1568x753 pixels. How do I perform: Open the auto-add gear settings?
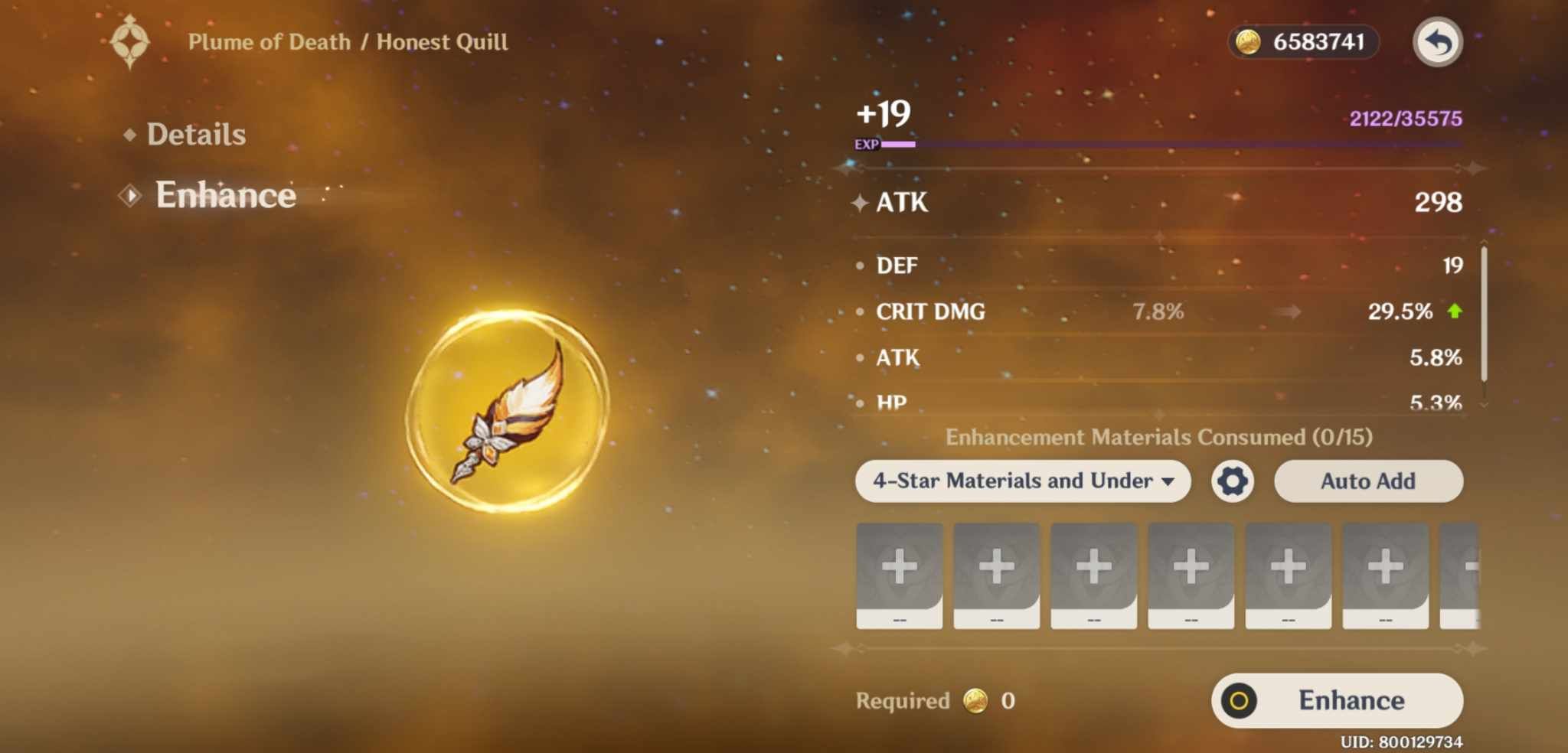point(1232,481)
